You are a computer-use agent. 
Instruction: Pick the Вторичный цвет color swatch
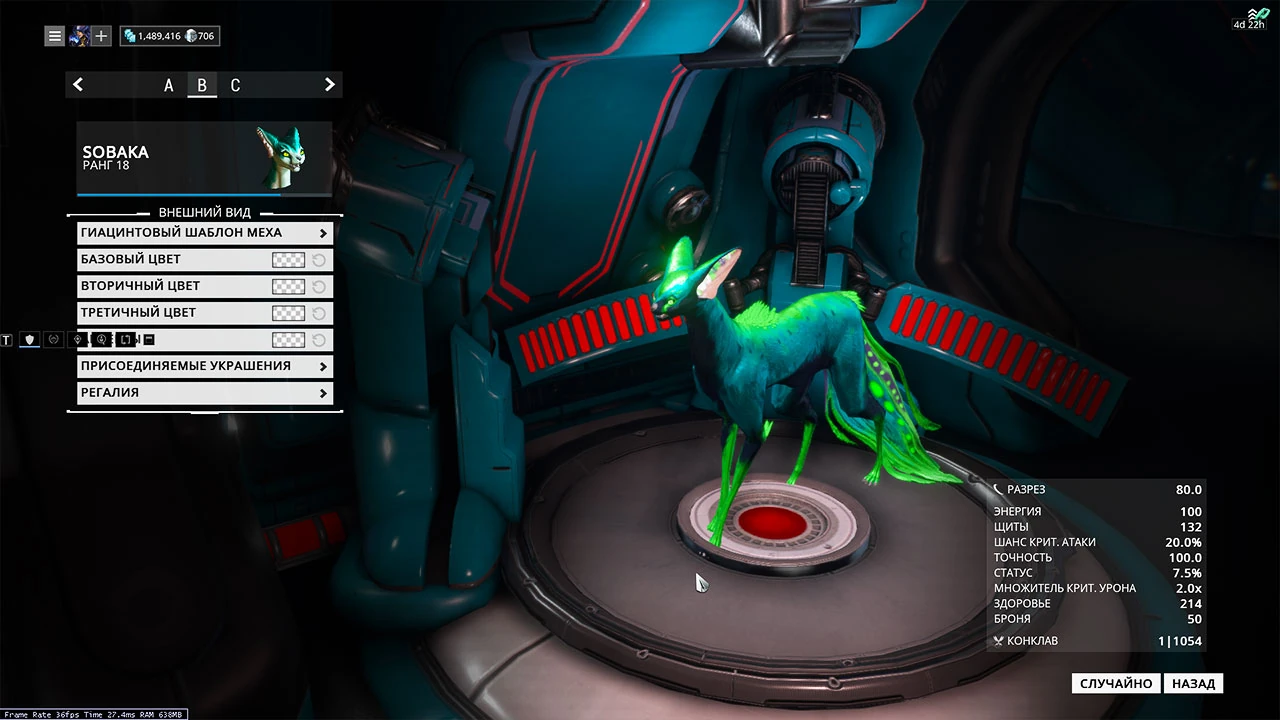tap(288, 287)
